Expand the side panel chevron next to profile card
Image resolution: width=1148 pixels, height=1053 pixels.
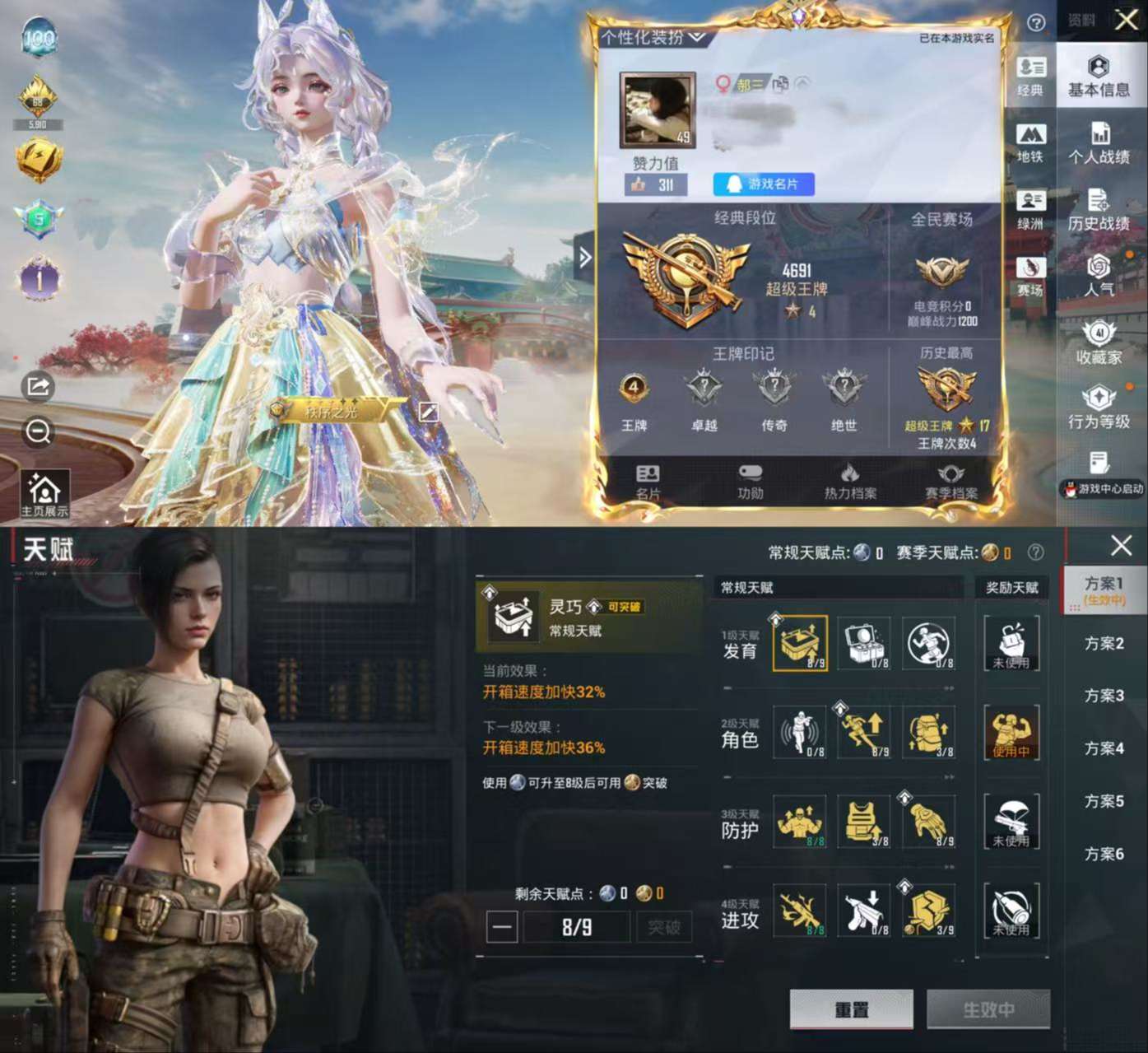[585, 258]
